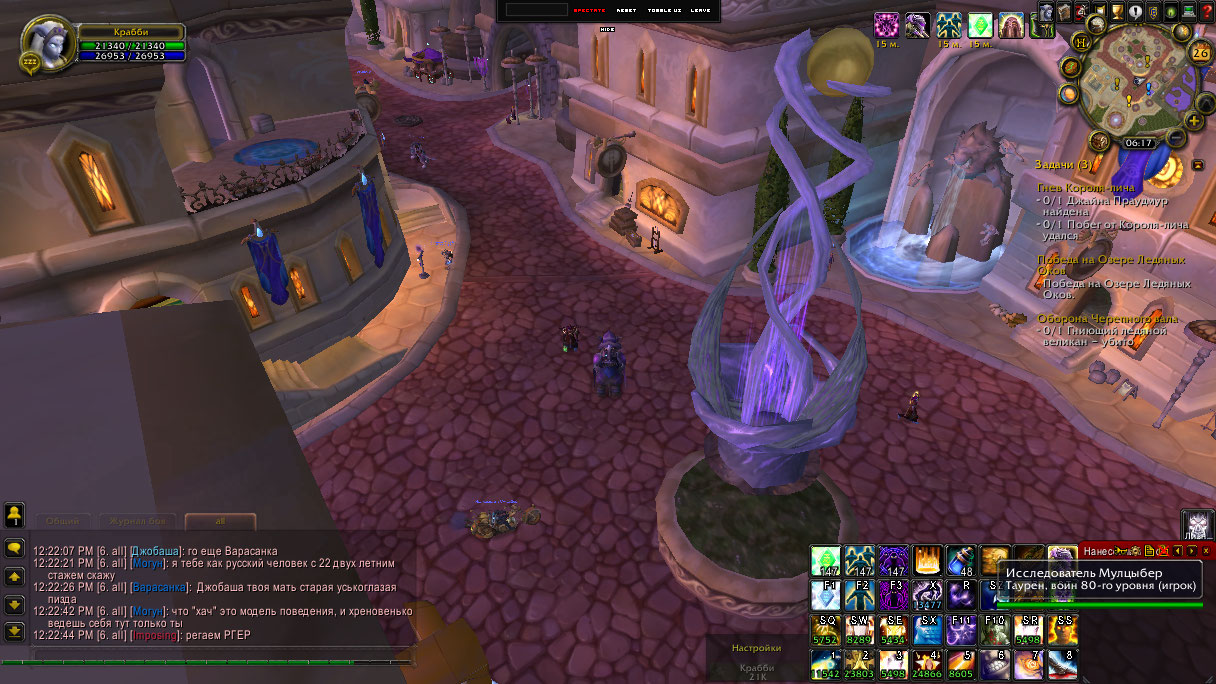Image resolution: width=1216 pixels, height=684 pixels.
Task: Zoom in the minimap with the plus button
Action: point(1193,121)
